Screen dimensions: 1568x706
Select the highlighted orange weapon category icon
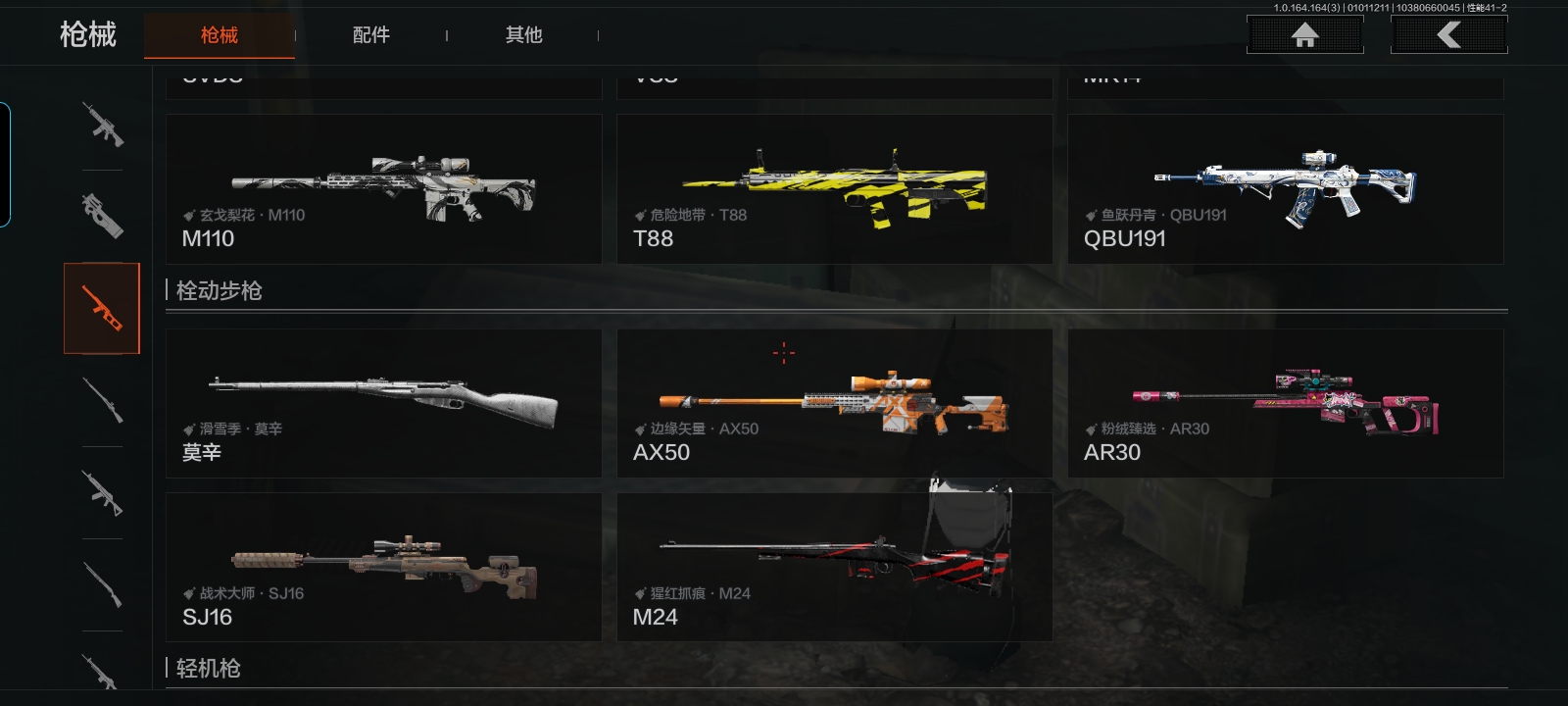[102, 308]
